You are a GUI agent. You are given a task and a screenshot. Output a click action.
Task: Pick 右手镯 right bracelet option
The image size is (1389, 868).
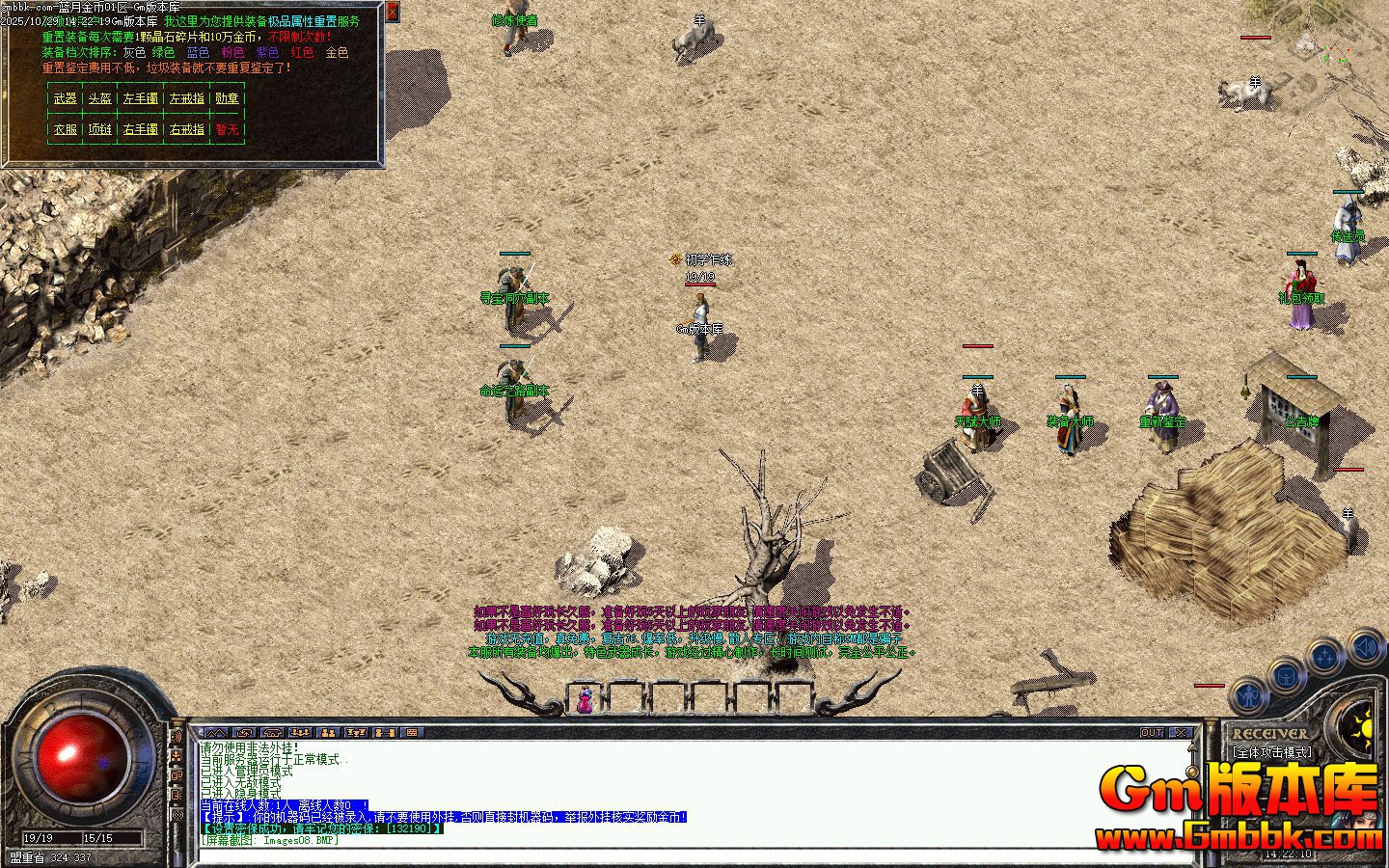click(141, 129)
